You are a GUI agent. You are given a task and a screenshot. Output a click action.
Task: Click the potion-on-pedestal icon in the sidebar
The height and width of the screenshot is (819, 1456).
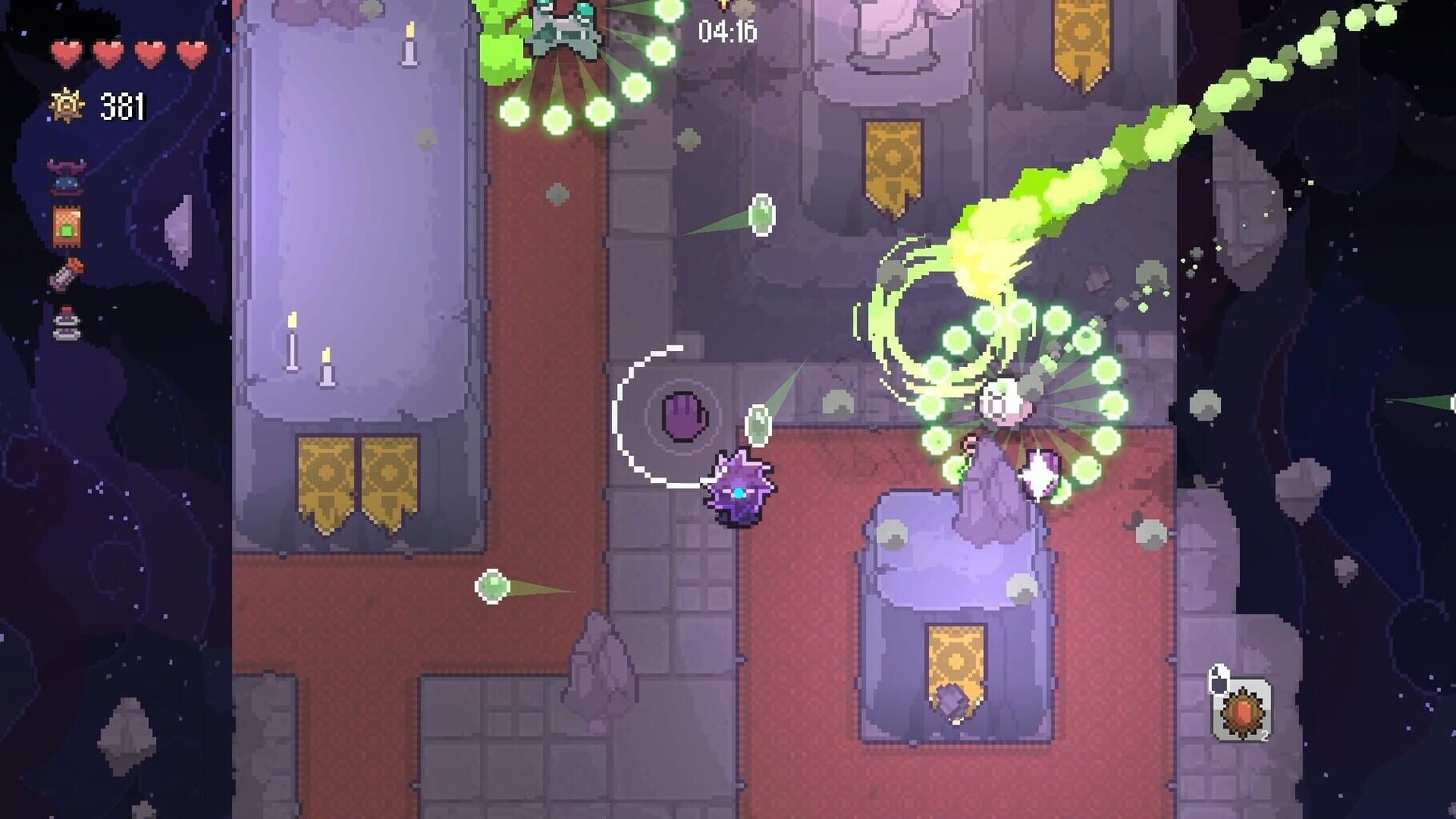66,320
